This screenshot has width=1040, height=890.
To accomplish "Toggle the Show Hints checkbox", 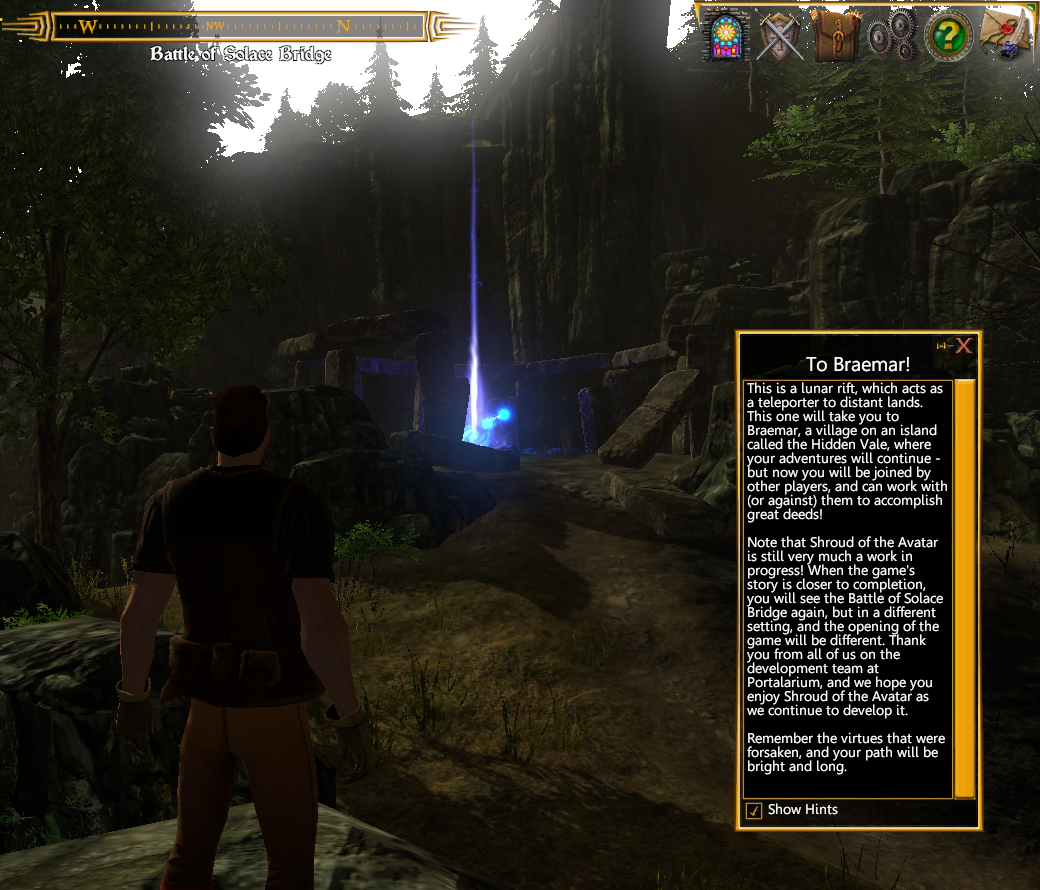I will point(755,810).
